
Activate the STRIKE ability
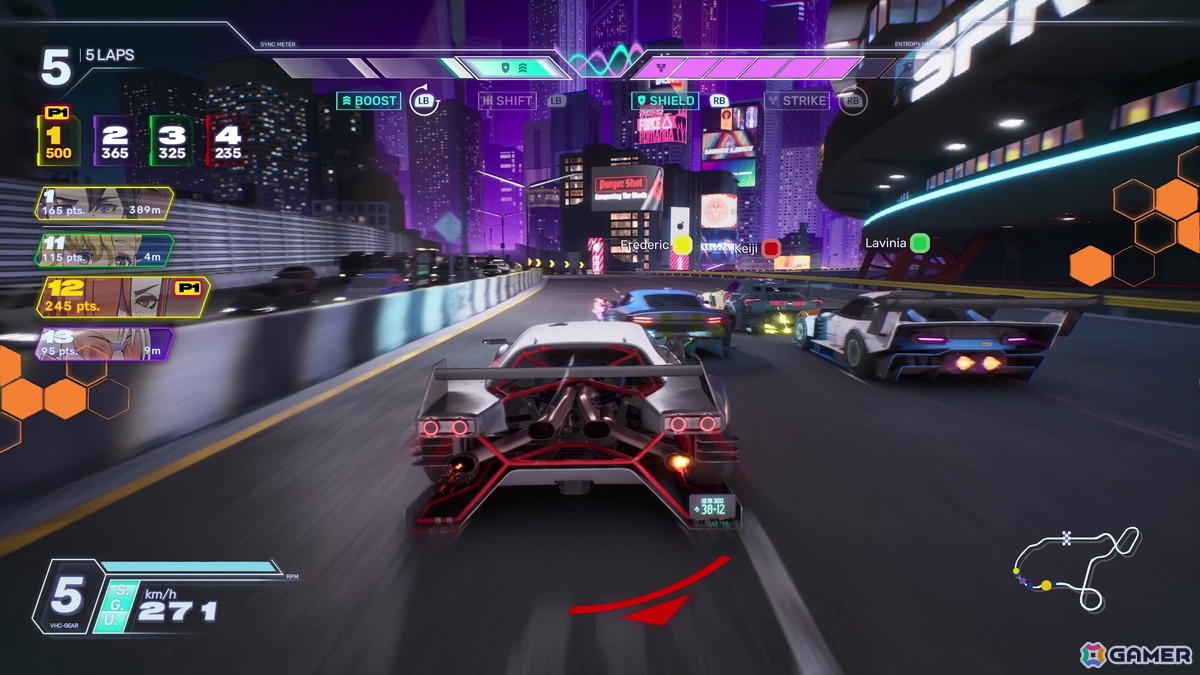797,101
